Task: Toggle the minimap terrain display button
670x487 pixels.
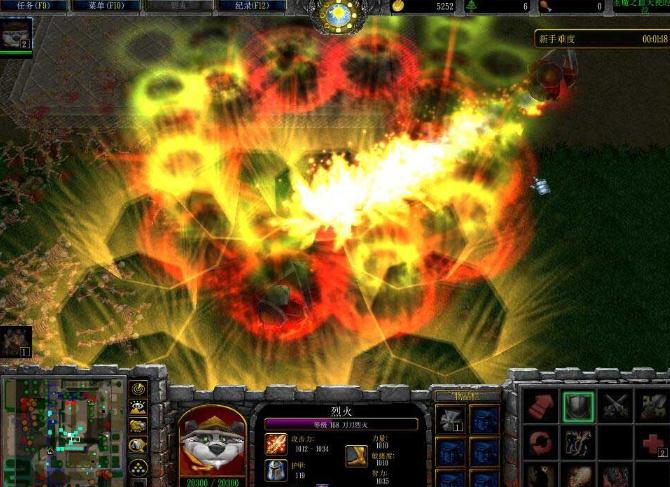Action: pos(139,407)
